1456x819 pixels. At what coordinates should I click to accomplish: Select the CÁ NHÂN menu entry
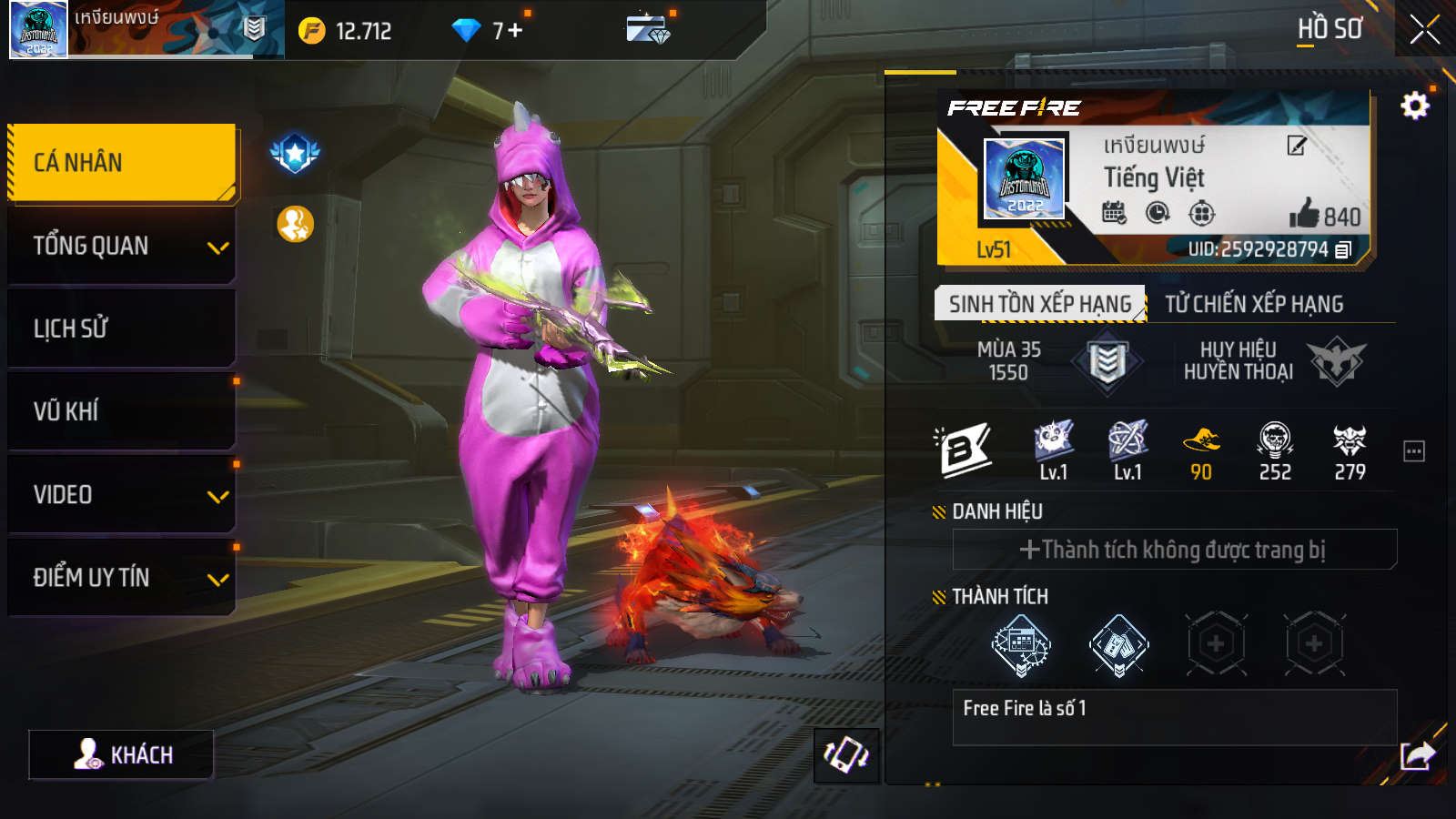click(x=122, y=163)
